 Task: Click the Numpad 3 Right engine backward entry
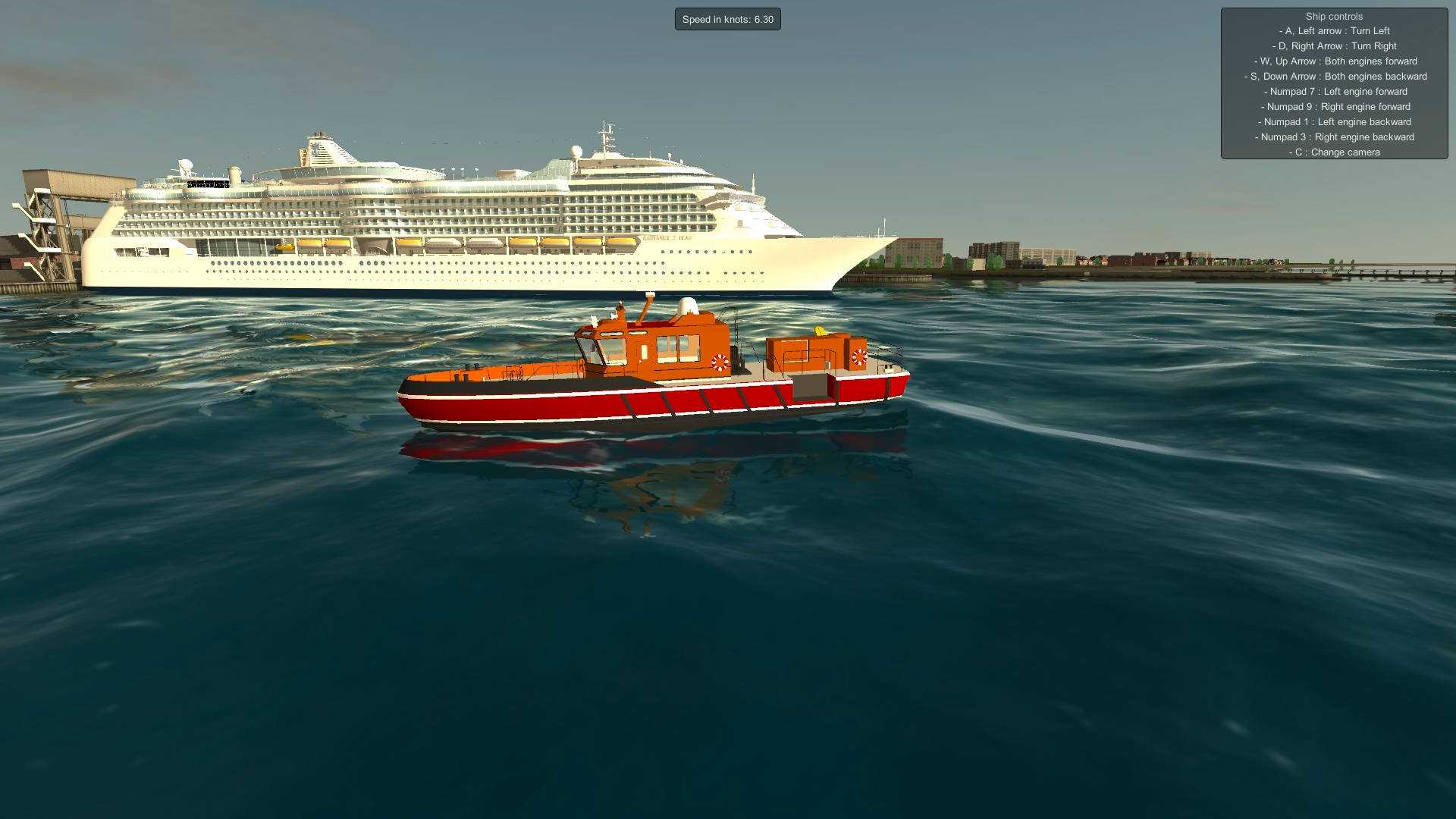click(x=1335, y=136)
